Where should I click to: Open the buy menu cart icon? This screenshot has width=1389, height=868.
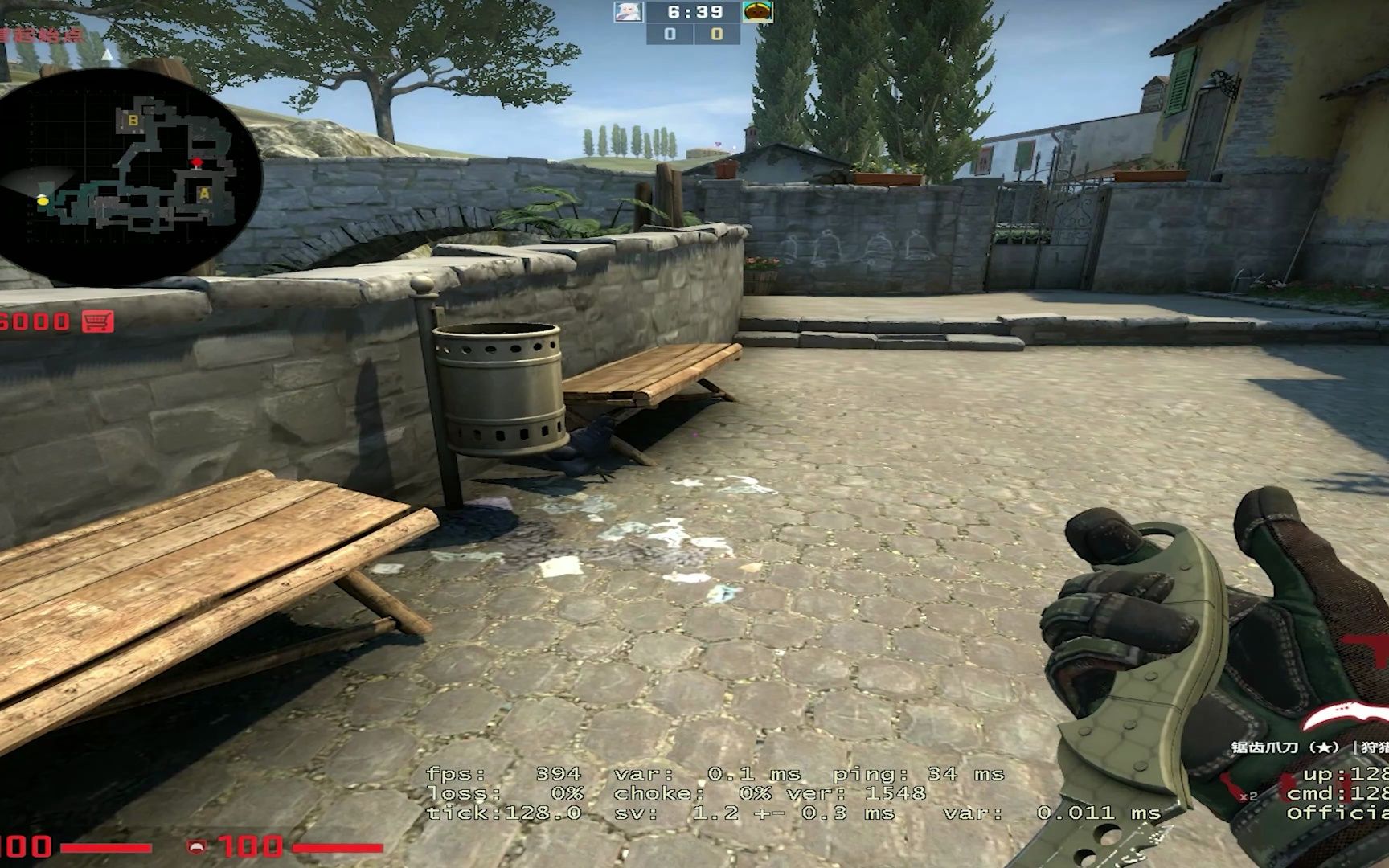pyautogui.click(x=99, y=319)
